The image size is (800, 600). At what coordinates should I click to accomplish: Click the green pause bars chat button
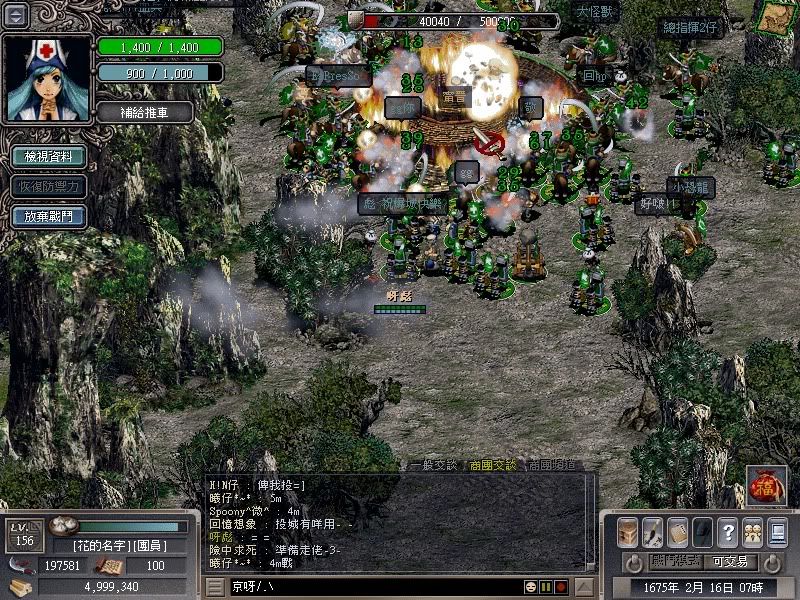pyautogui.click(x=547, y=586)
